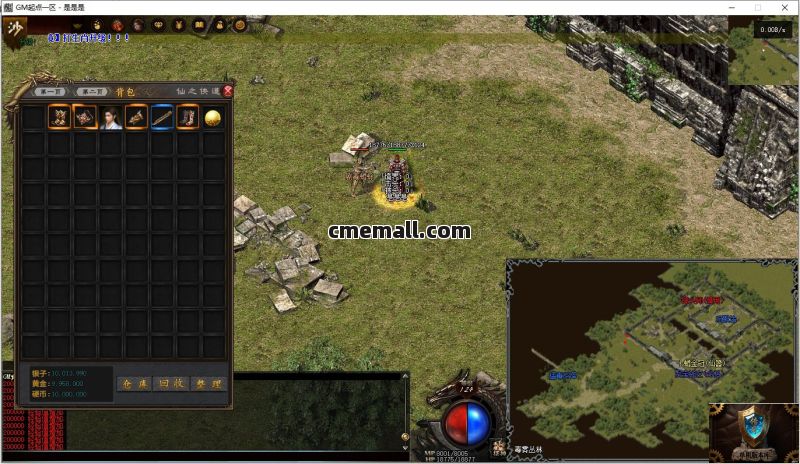800x464 pixels.
Task: Click the 沙 emblem in the top-left corner
Action: coord(16,27)
